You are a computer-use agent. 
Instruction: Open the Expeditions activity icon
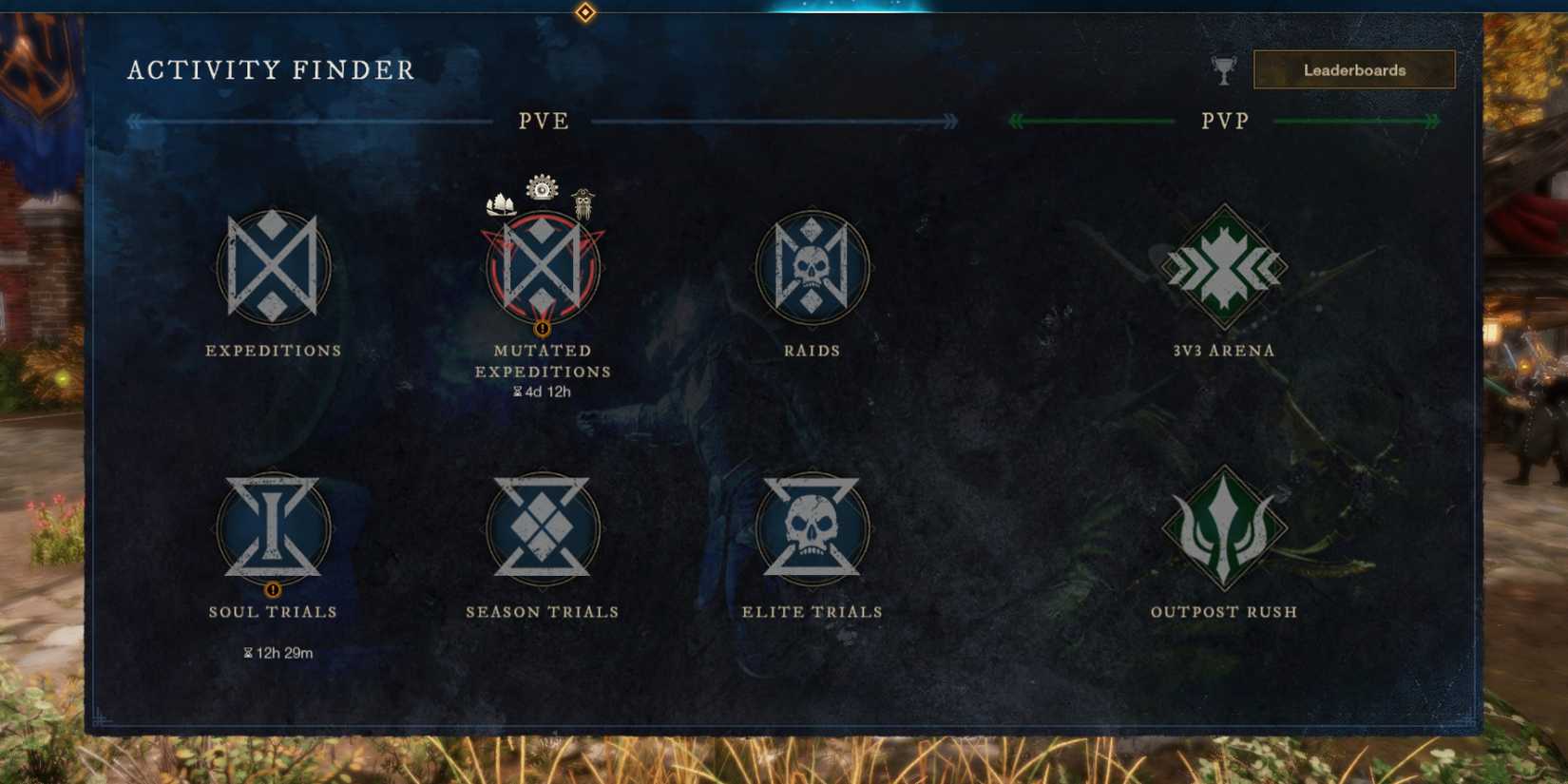pyautogui.click(x=273, y=269)
